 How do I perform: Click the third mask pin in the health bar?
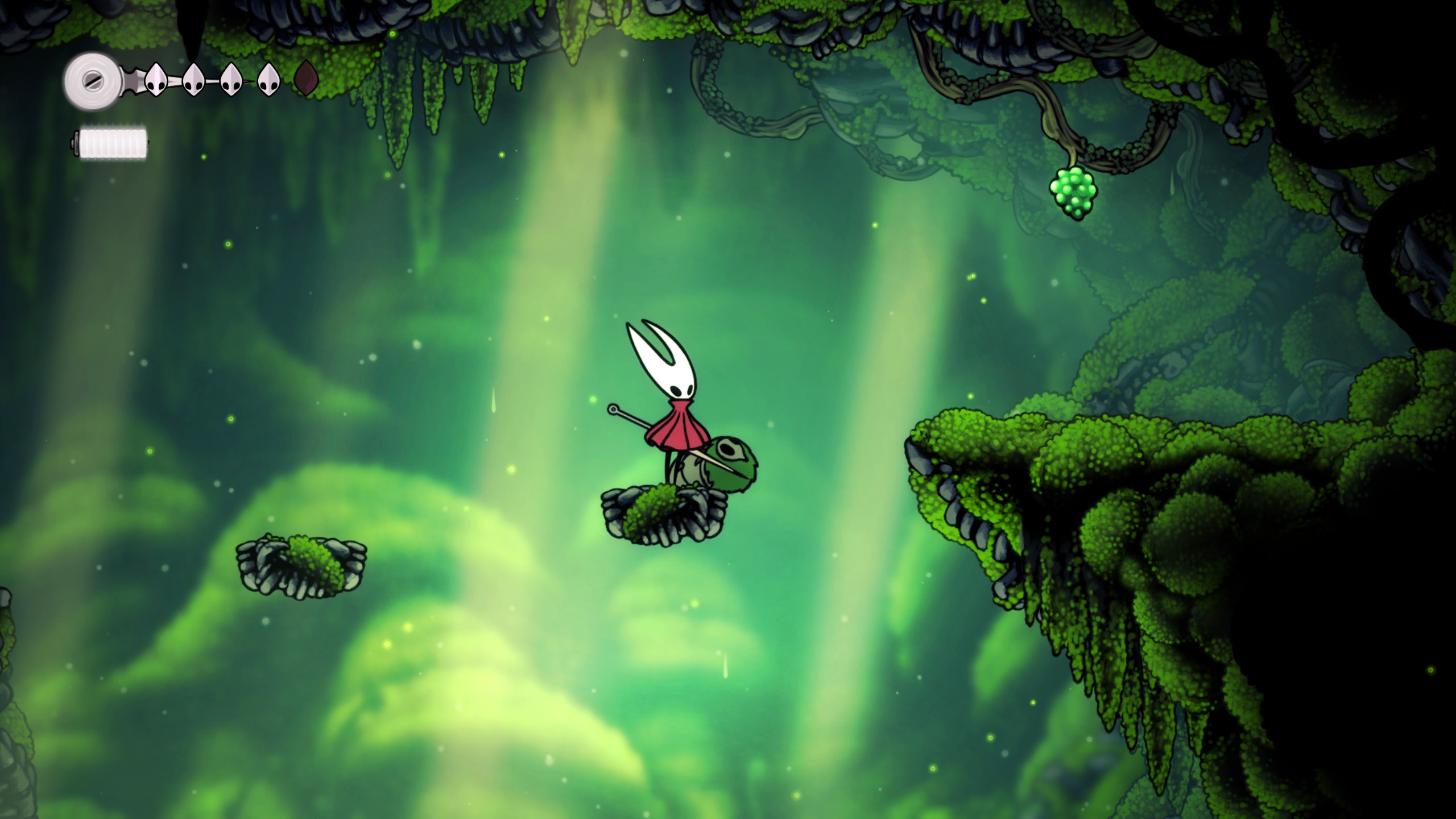233,80
